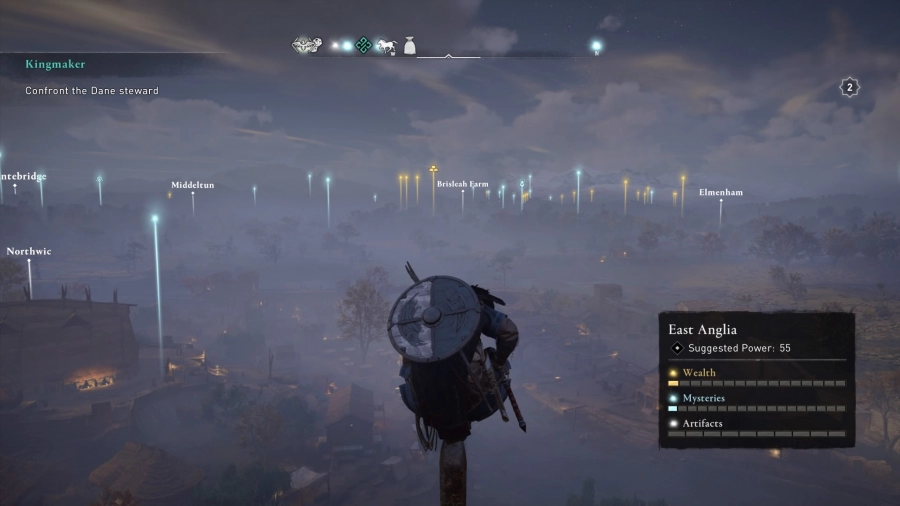Click the sack merchant icon on the compass
The image size is (900, 506).
pos(410,45)
